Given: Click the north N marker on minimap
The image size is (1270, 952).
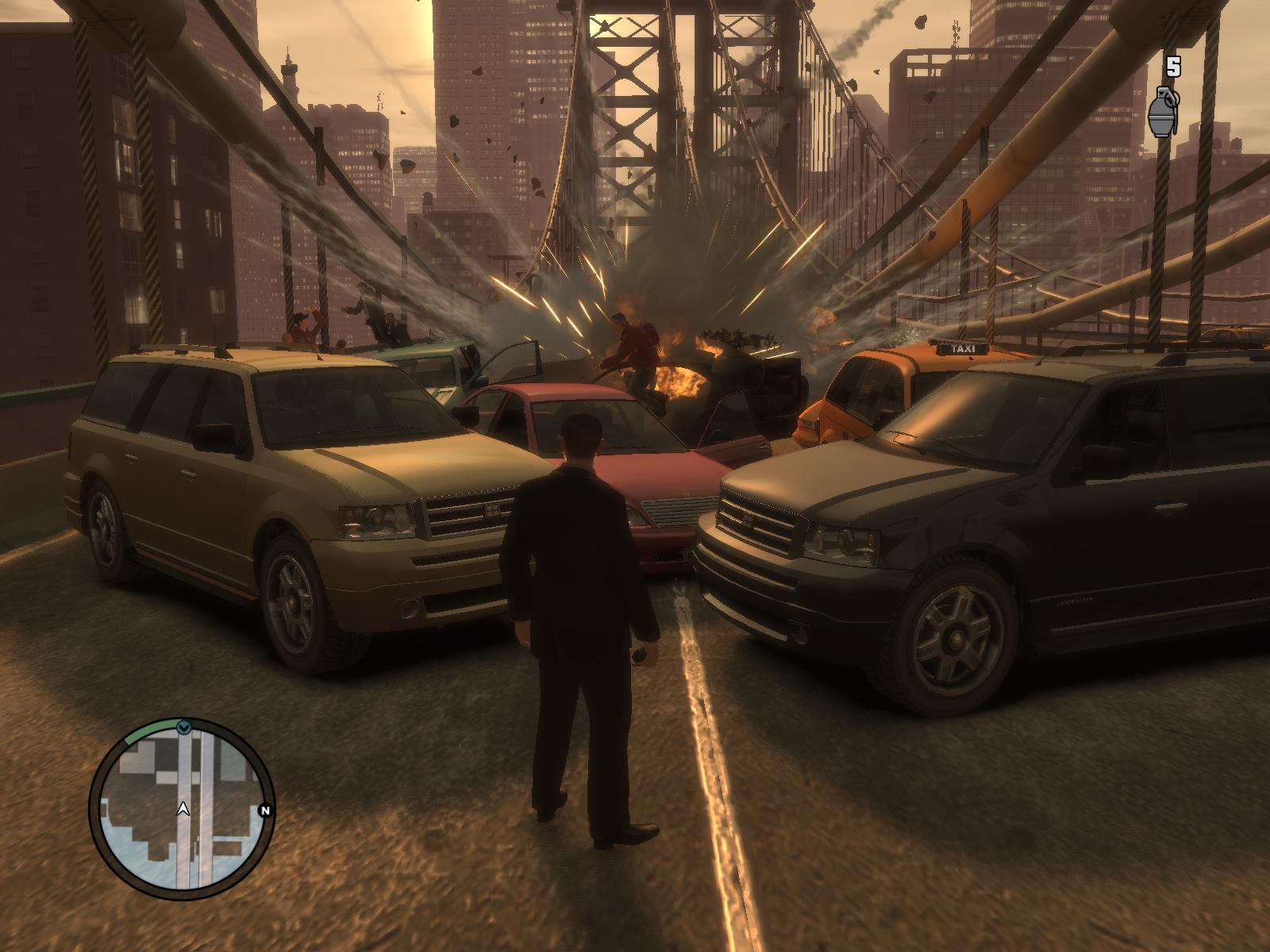Looking at the screenshot, I should [x=265, y=810].
